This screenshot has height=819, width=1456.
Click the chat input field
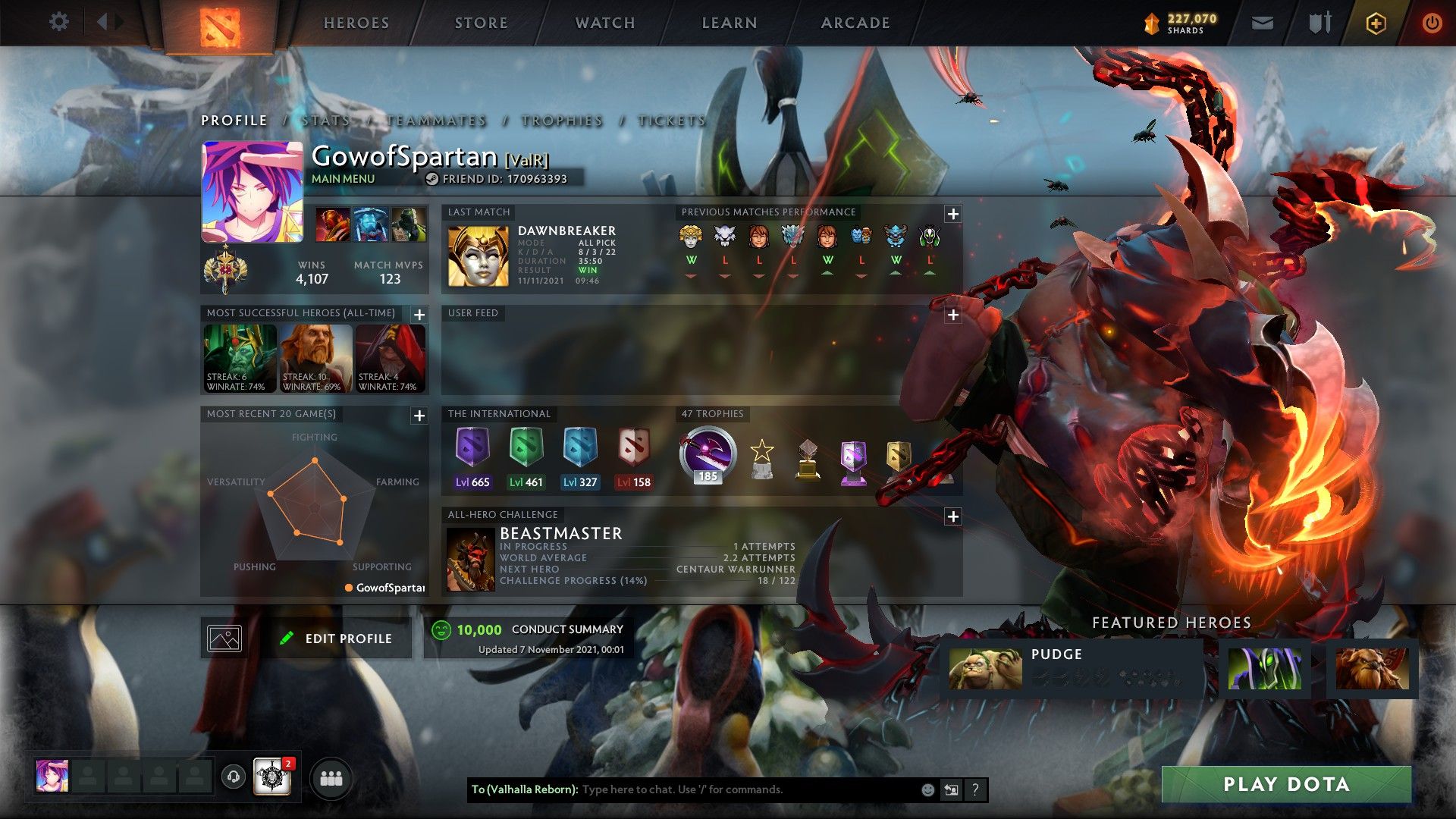click(x=747, y=789)
